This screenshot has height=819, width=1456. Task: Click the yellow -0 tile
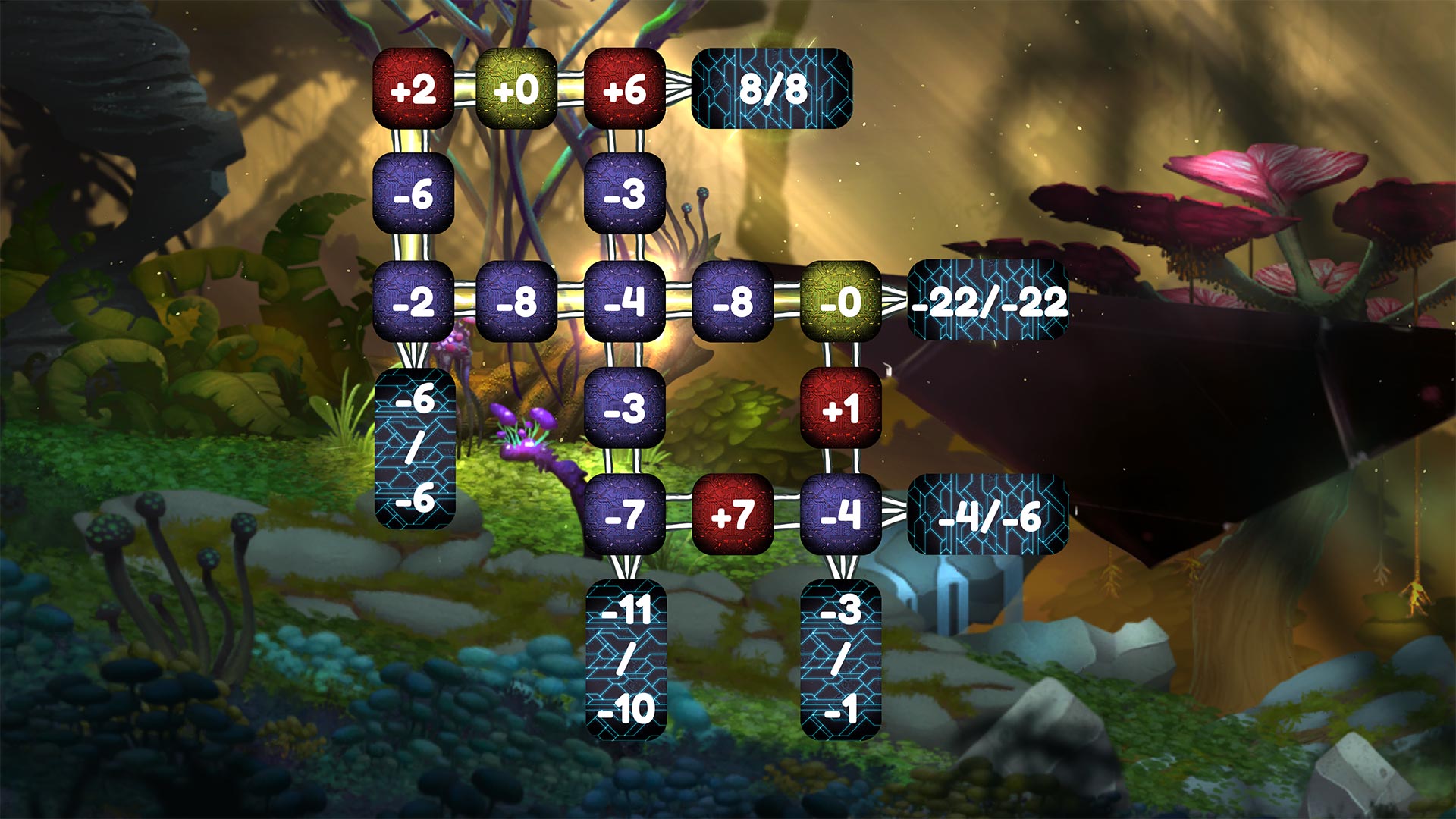tap(839, 303)
